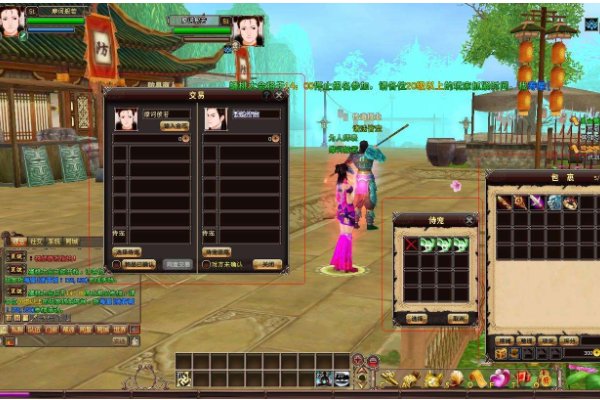Choose a pet on your trade side

point(128,252)
